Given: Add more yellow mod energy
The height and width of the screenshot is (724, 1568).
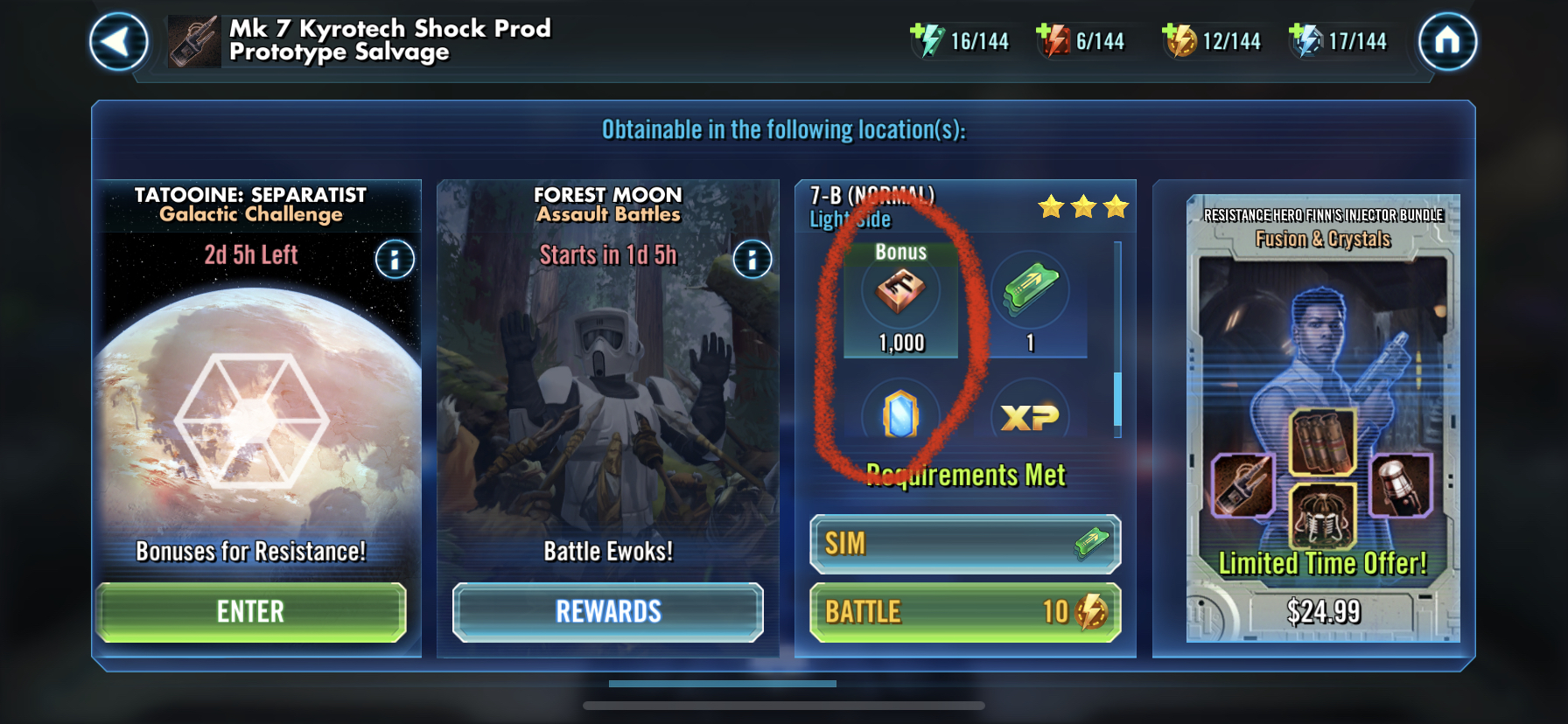Looking at the screenshot, I should 1179,40.
